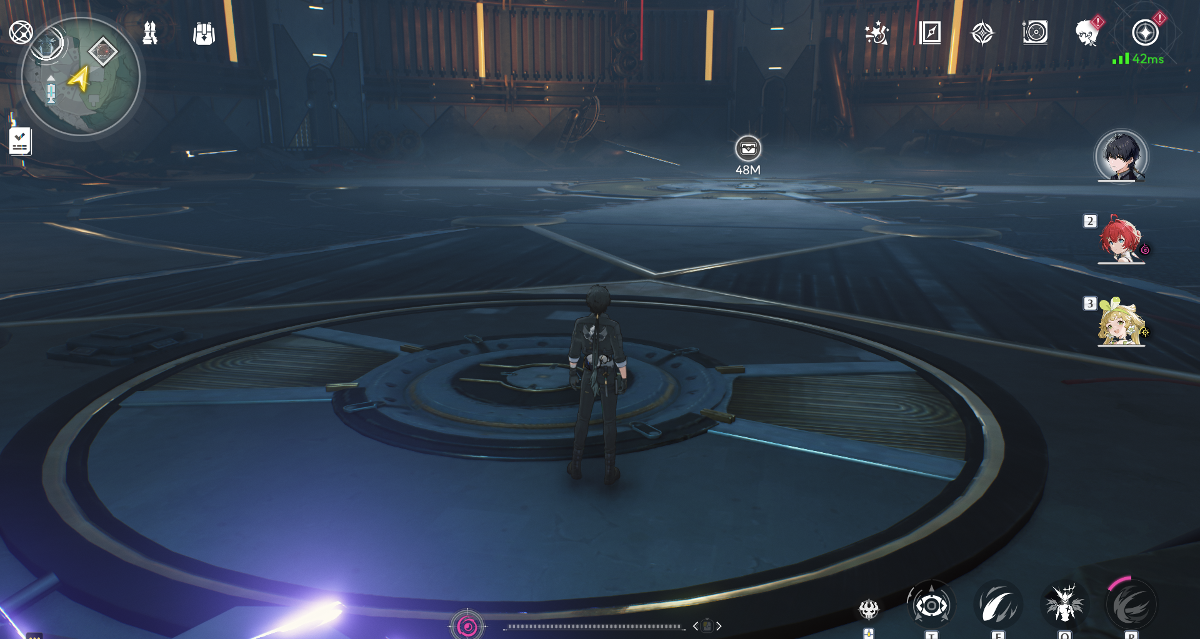This screenshot has width=1200, height=639.
Task: Switch to the red-haired character in slot 2
Action: tap(1120, 240)
